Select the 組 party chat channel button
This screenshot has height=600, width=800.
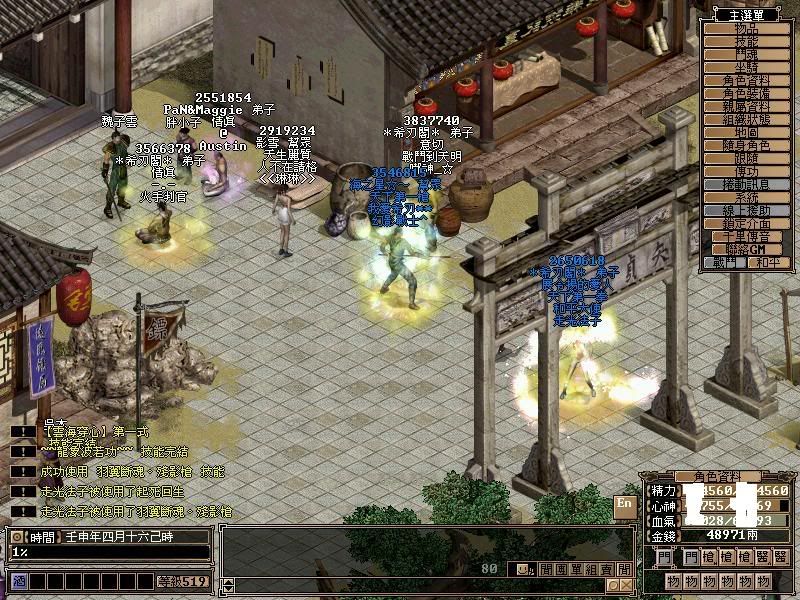[592, 569]
